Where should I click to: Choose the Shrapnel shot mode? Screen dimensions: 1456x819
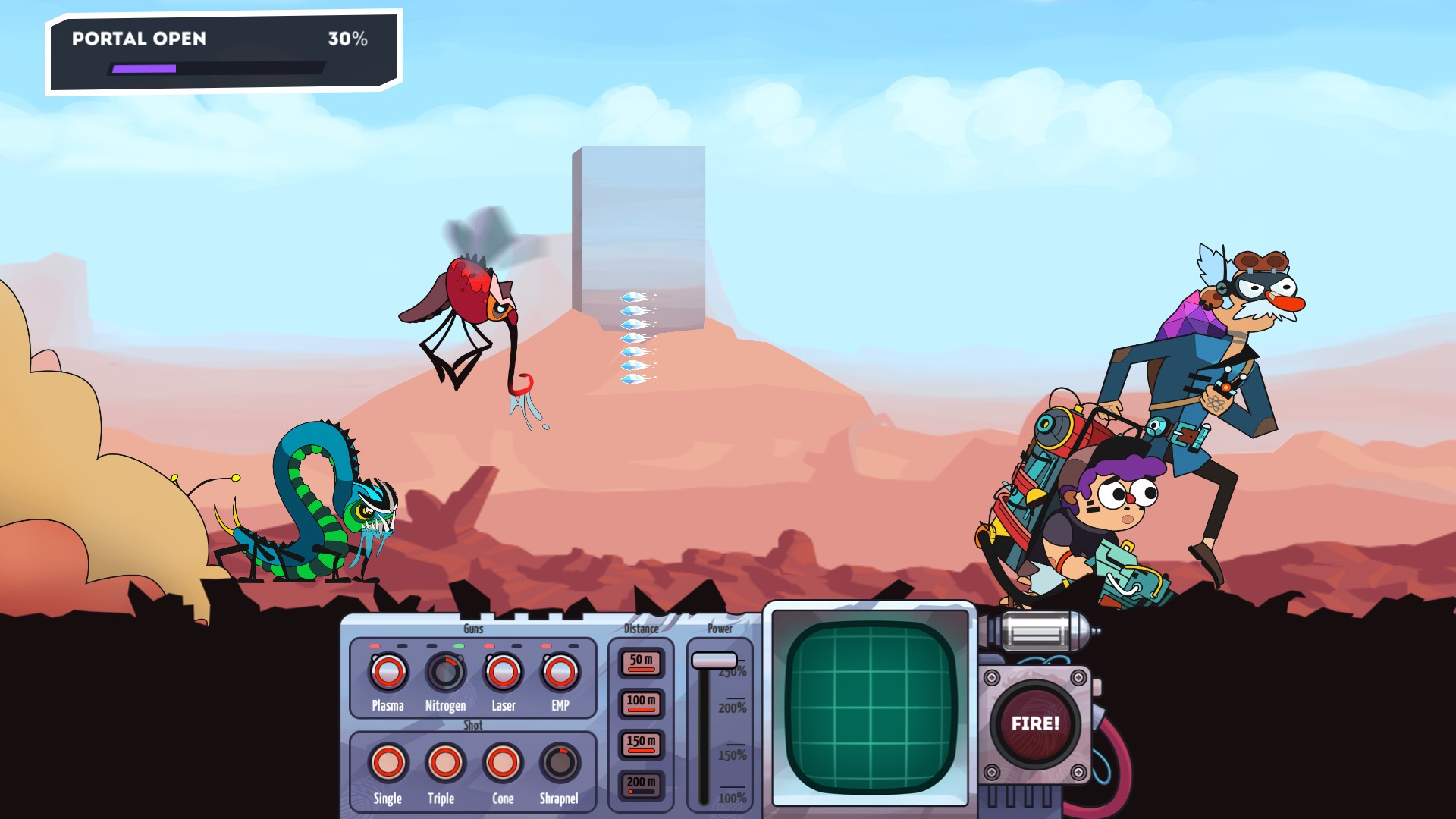[x=560, y=762]
